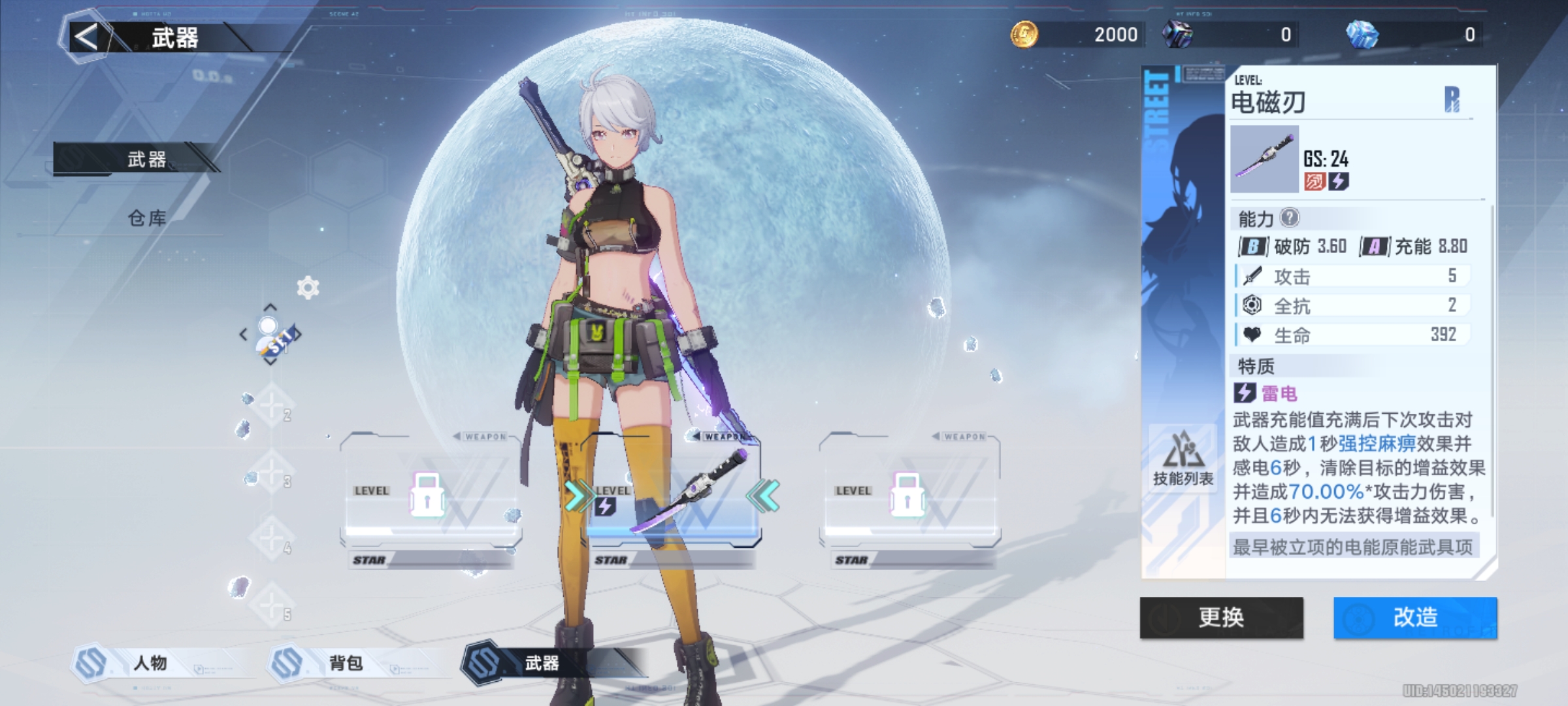Click the 雷电 lightning trait icon
Image resolution: width=1568 pixels, height=706 pixels.
[x=1244, y=393]
